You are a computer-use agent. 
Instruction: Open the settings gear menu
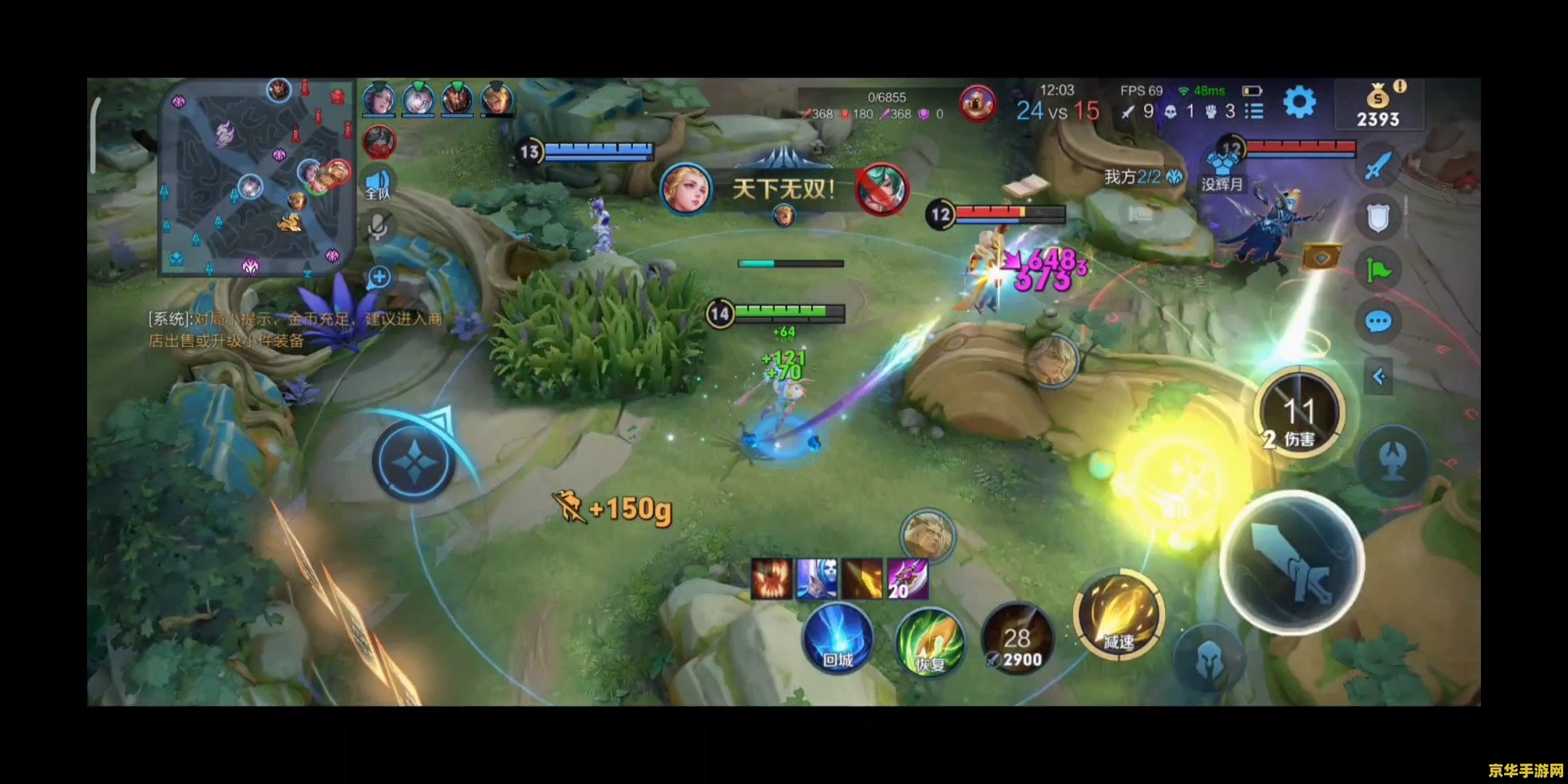[x=1299, y=102]
